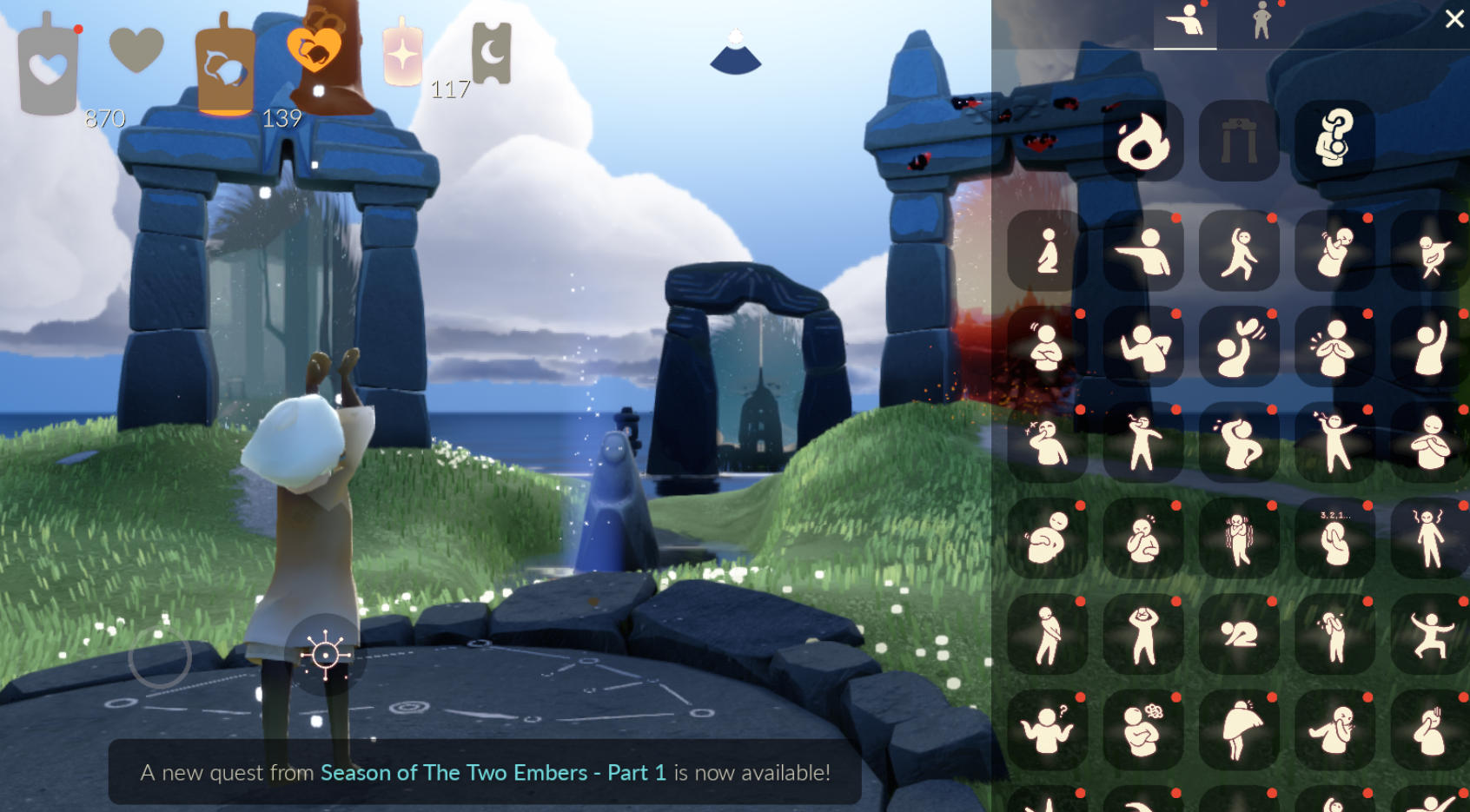Close the emote panel
The image size is (1470, 812).
(1454, 18)
